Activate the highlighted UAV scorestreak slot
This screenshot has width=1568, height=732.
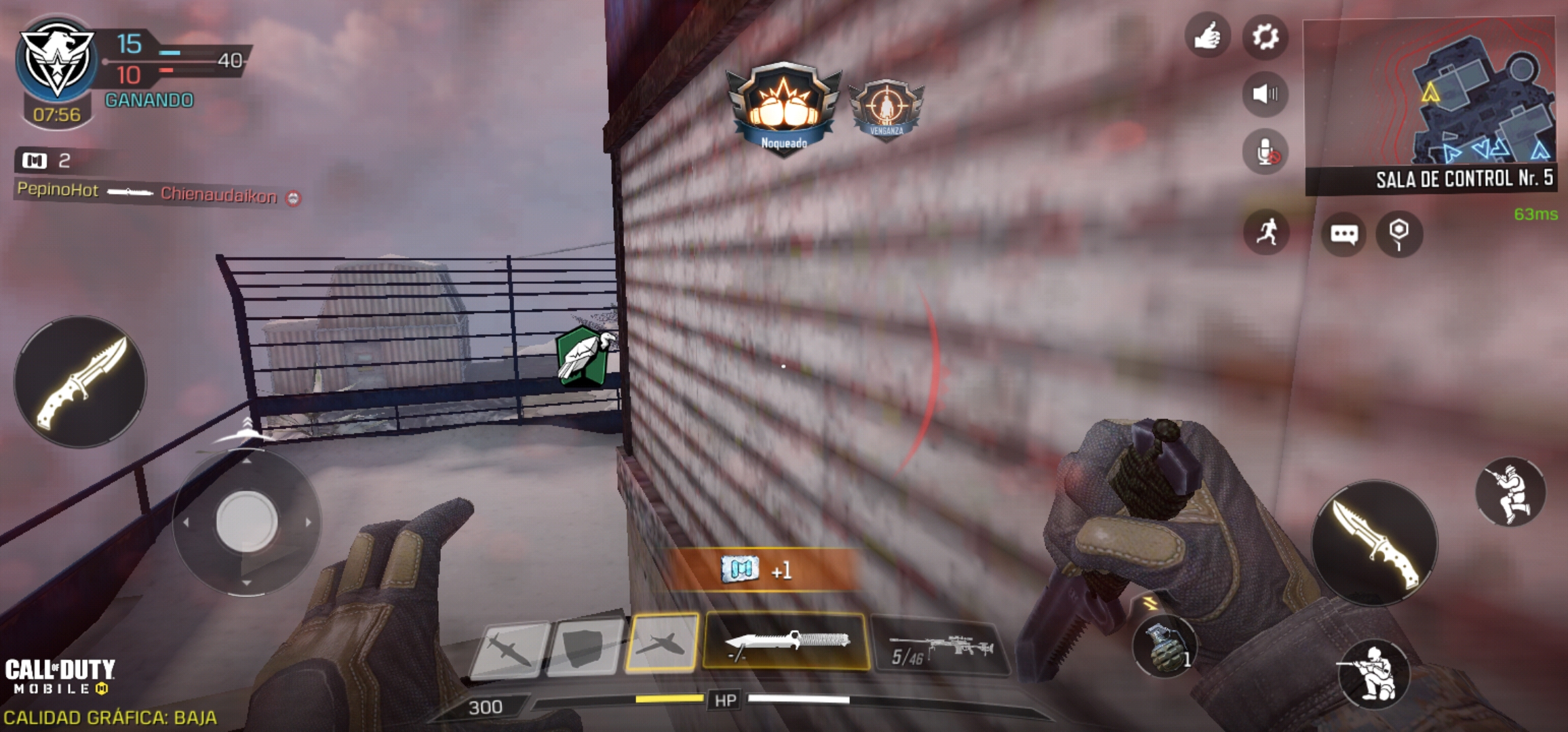tap(662, 643)
